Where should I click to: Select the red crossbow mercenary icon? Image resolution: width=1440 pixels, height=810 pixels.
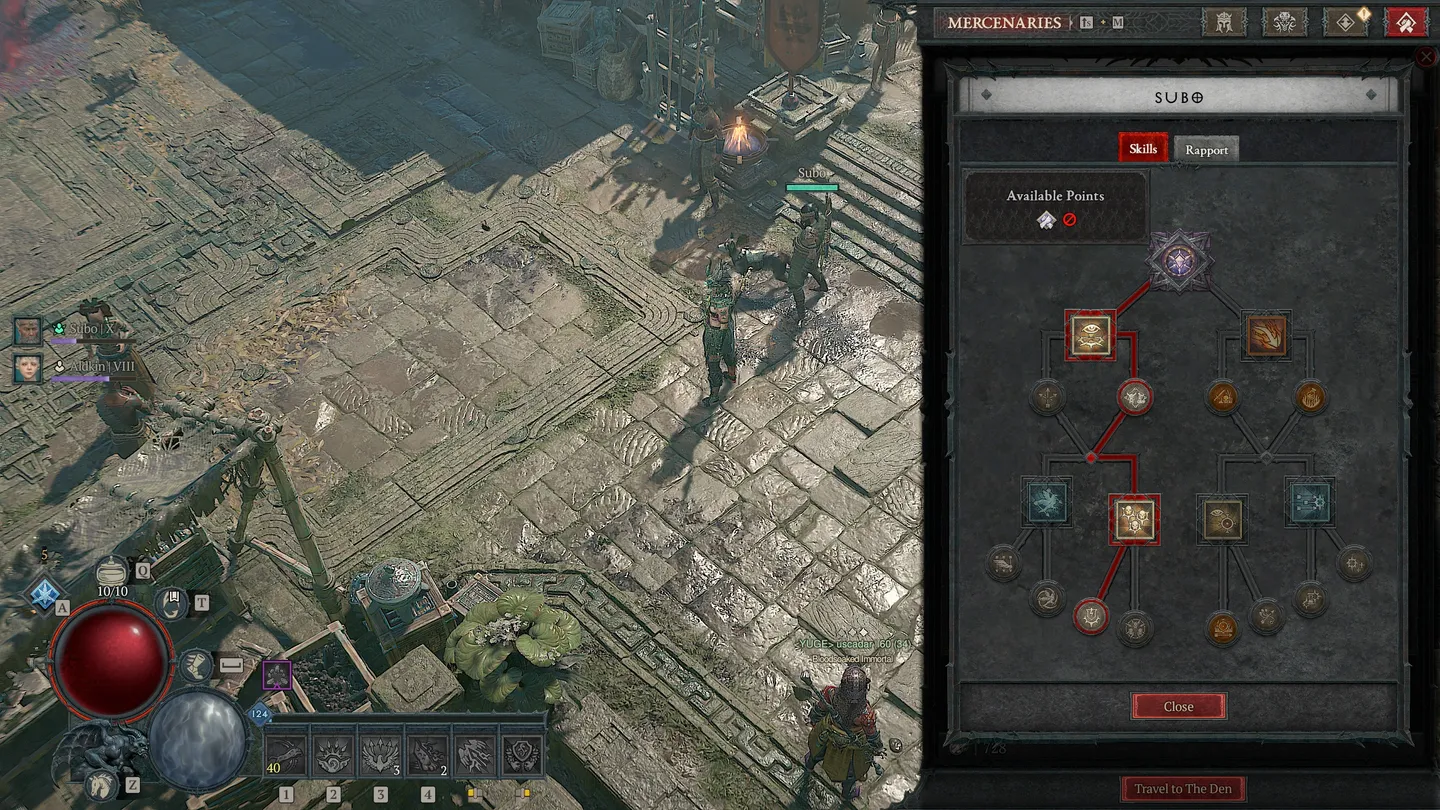coord(1404,22)
